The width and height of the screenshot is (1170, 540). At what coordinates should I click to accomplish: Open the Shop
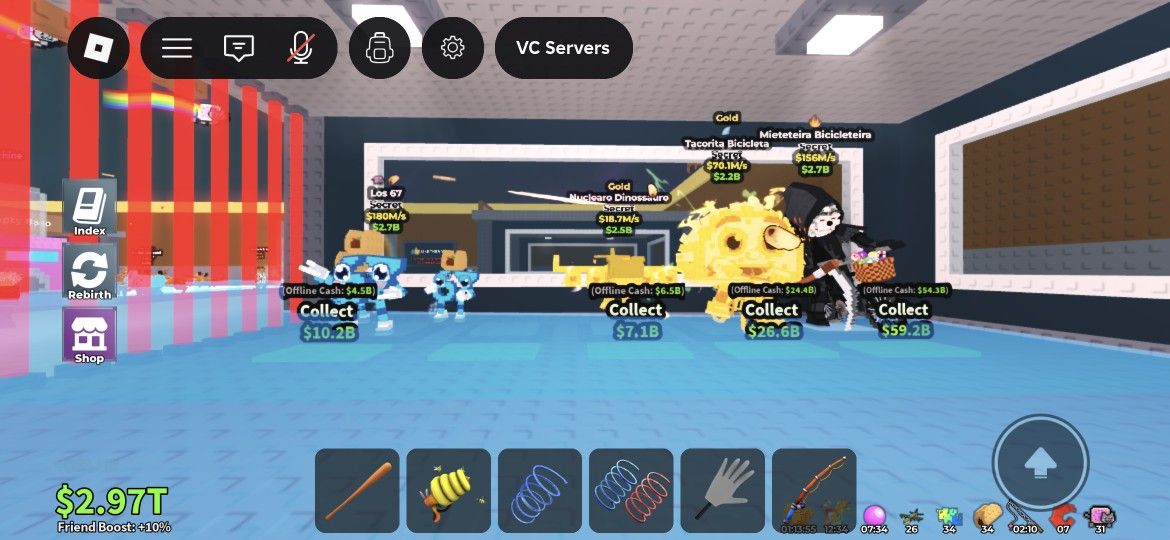89,336
